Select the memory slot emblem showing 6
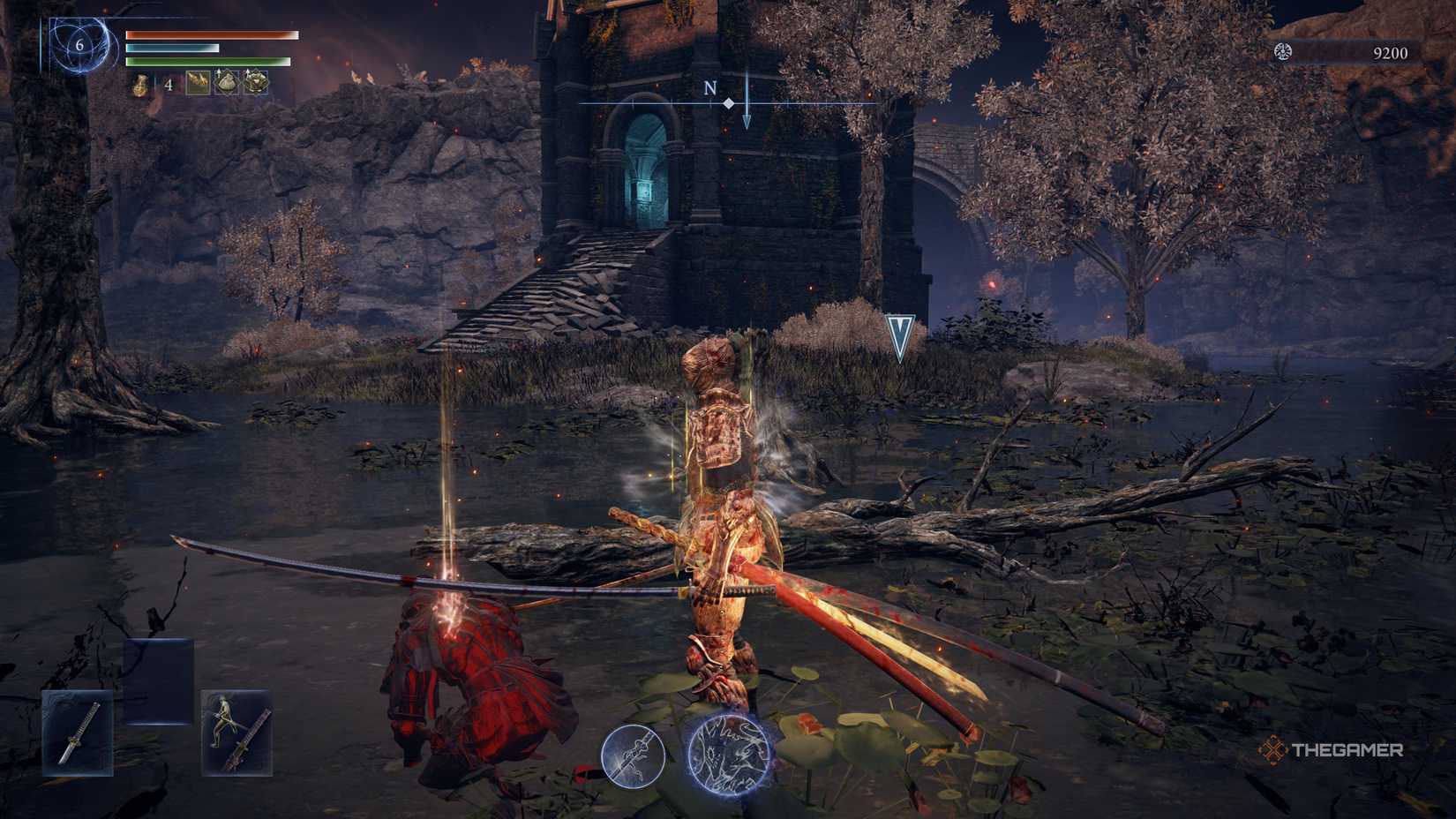 [78, 42]
